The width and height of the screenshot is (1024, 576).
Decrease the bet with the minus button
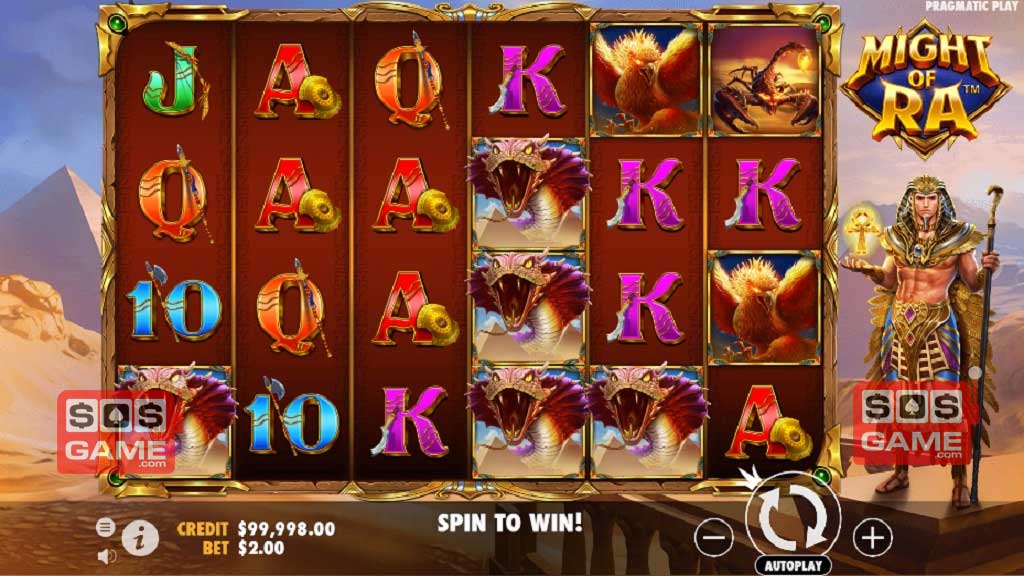(714, 538)
